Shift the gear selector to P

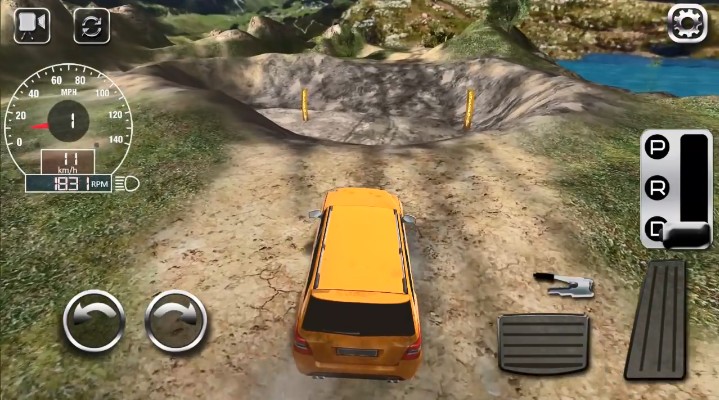click(x=657, y=148)
